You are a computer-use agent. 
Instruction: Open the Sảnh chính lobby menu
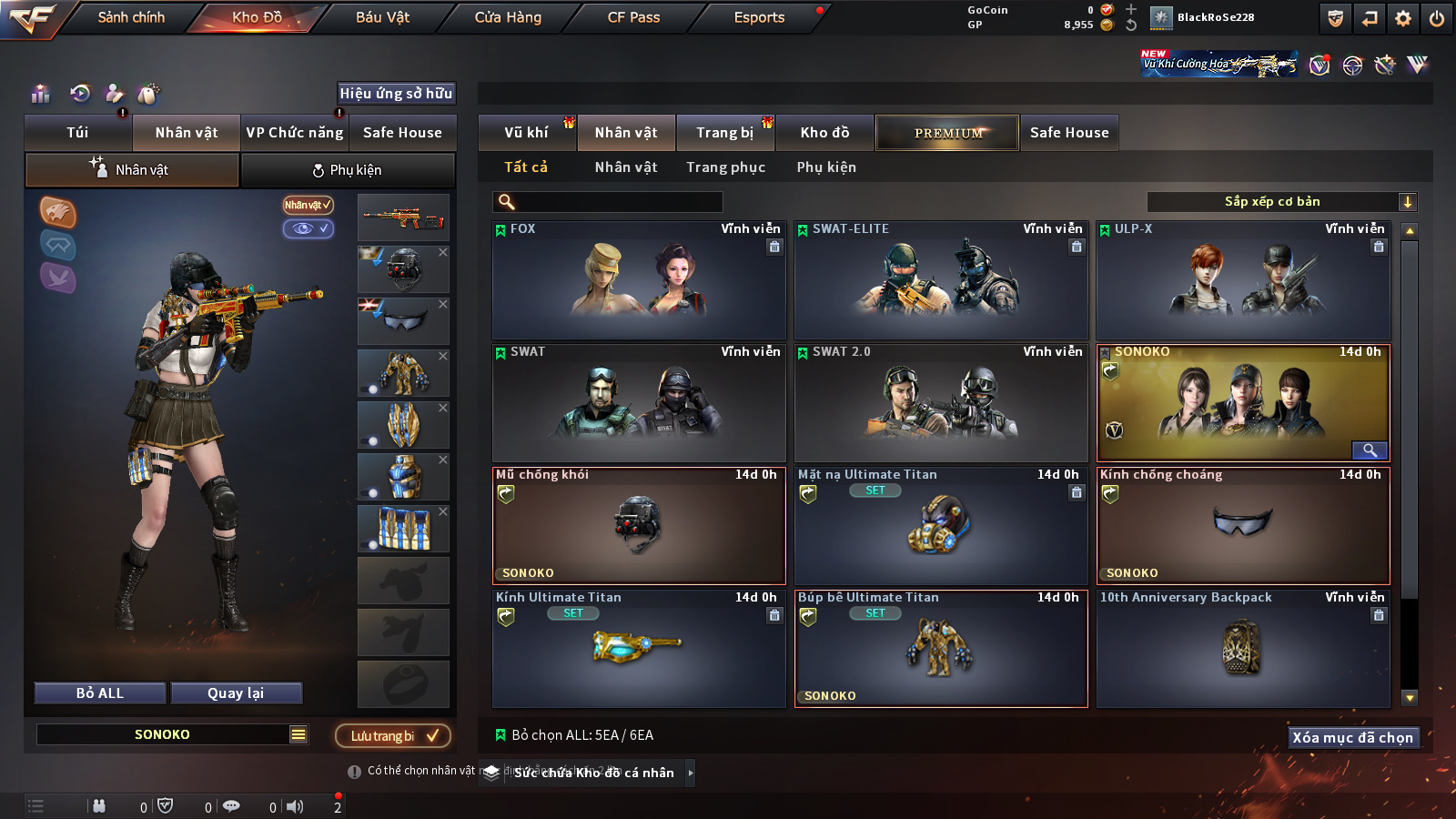click(131, 17)
